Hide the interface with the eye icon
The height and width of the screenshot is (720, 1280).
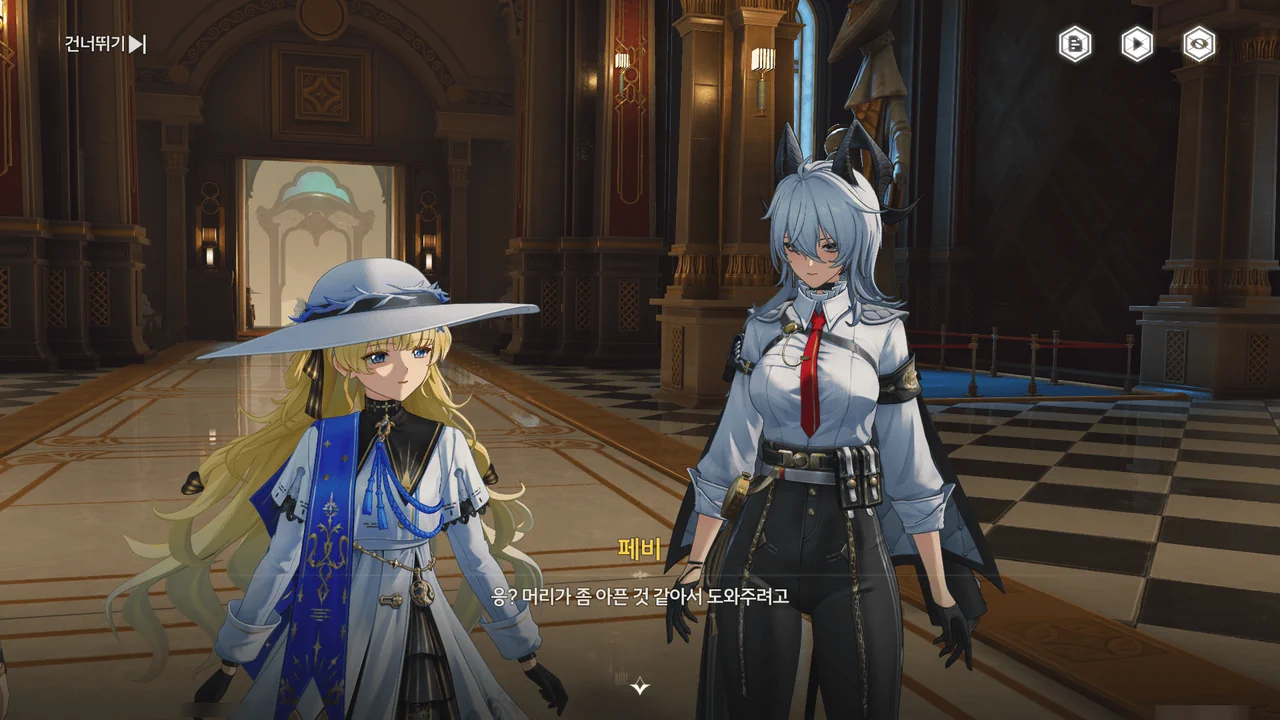coord(1199,44)
